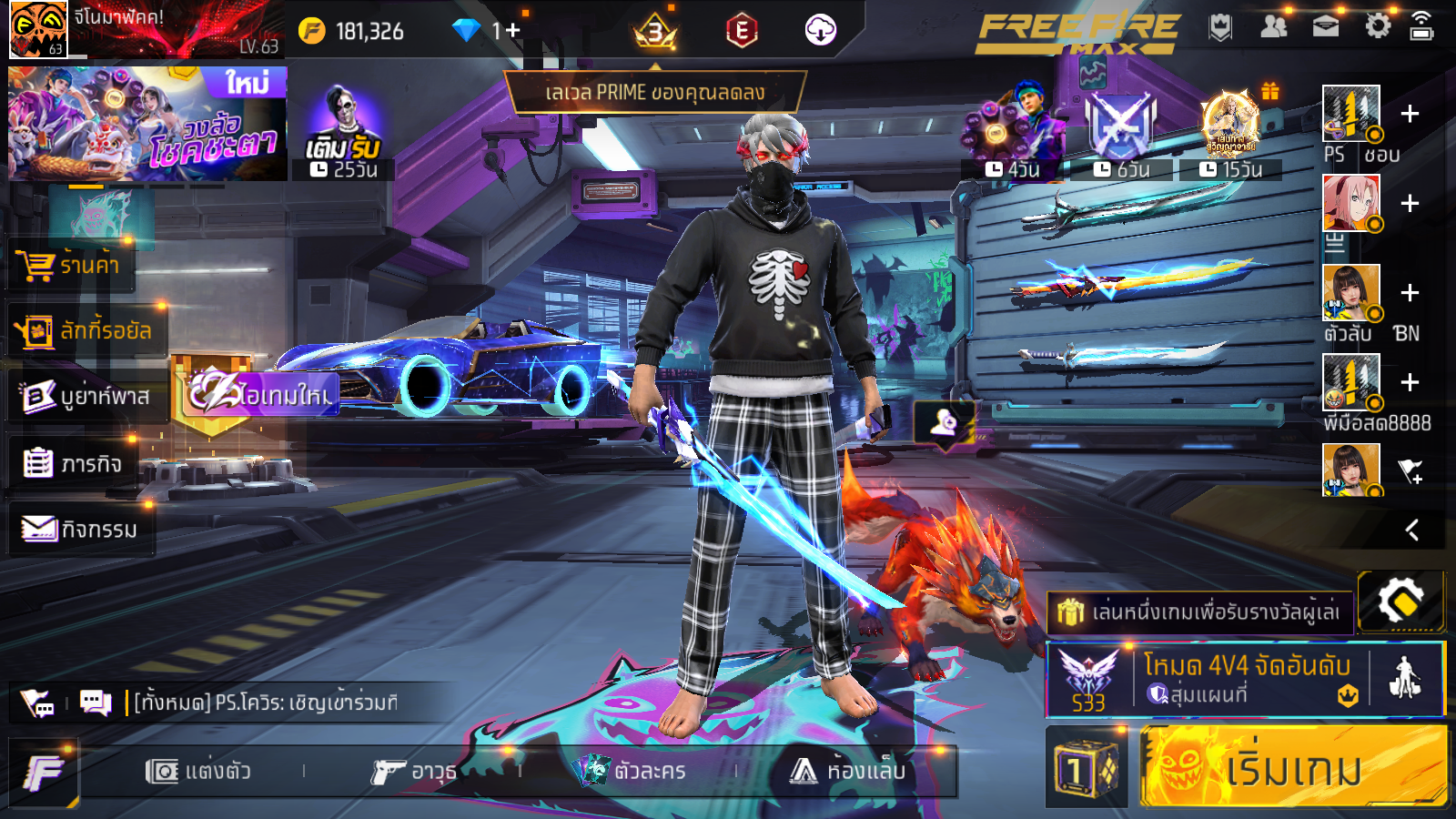This screenshot has width=1456, height=819.
Task: Open the settings gear icon
Action: pos(1378,26)
